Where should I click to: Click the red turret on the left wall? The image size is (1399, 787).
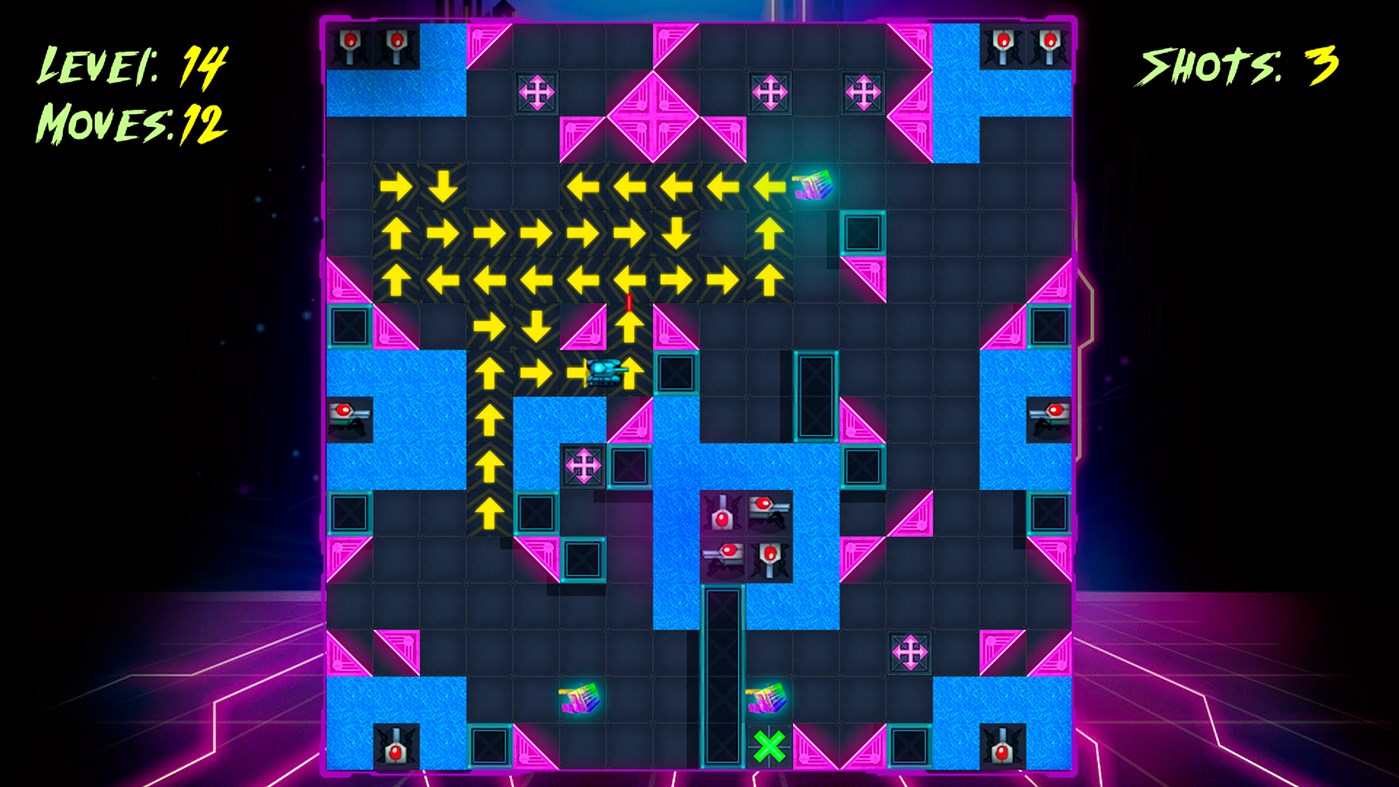tap(349, 418)
